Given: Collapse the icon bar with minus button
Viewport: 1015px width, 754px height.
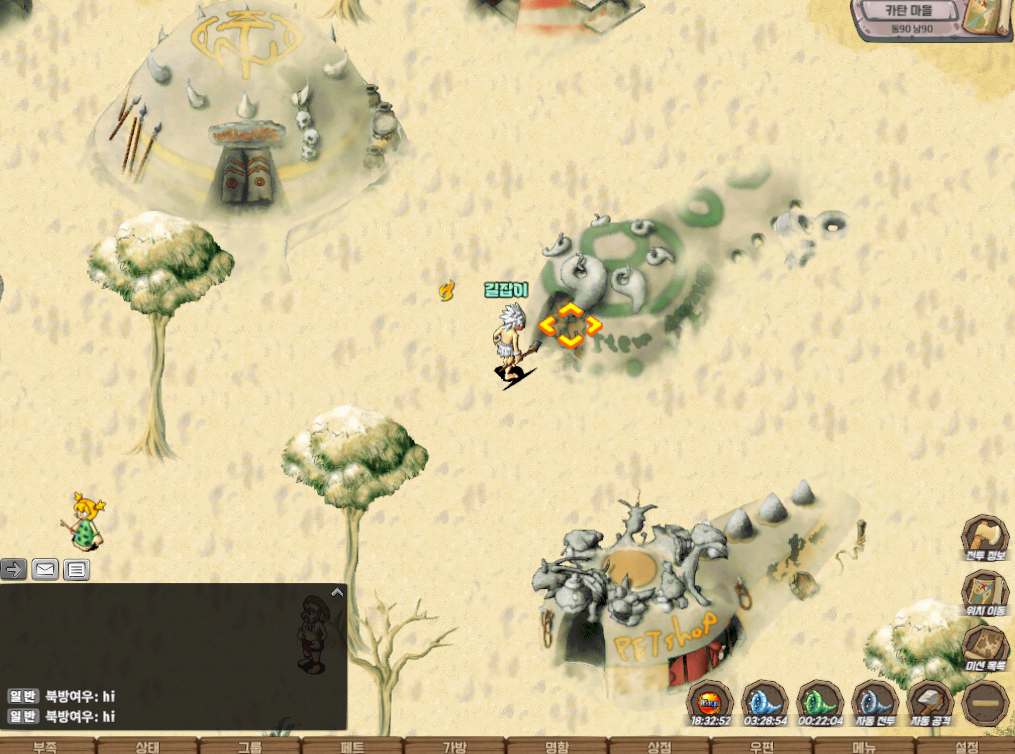Looking at the screenshot, I should coord(986,704).
